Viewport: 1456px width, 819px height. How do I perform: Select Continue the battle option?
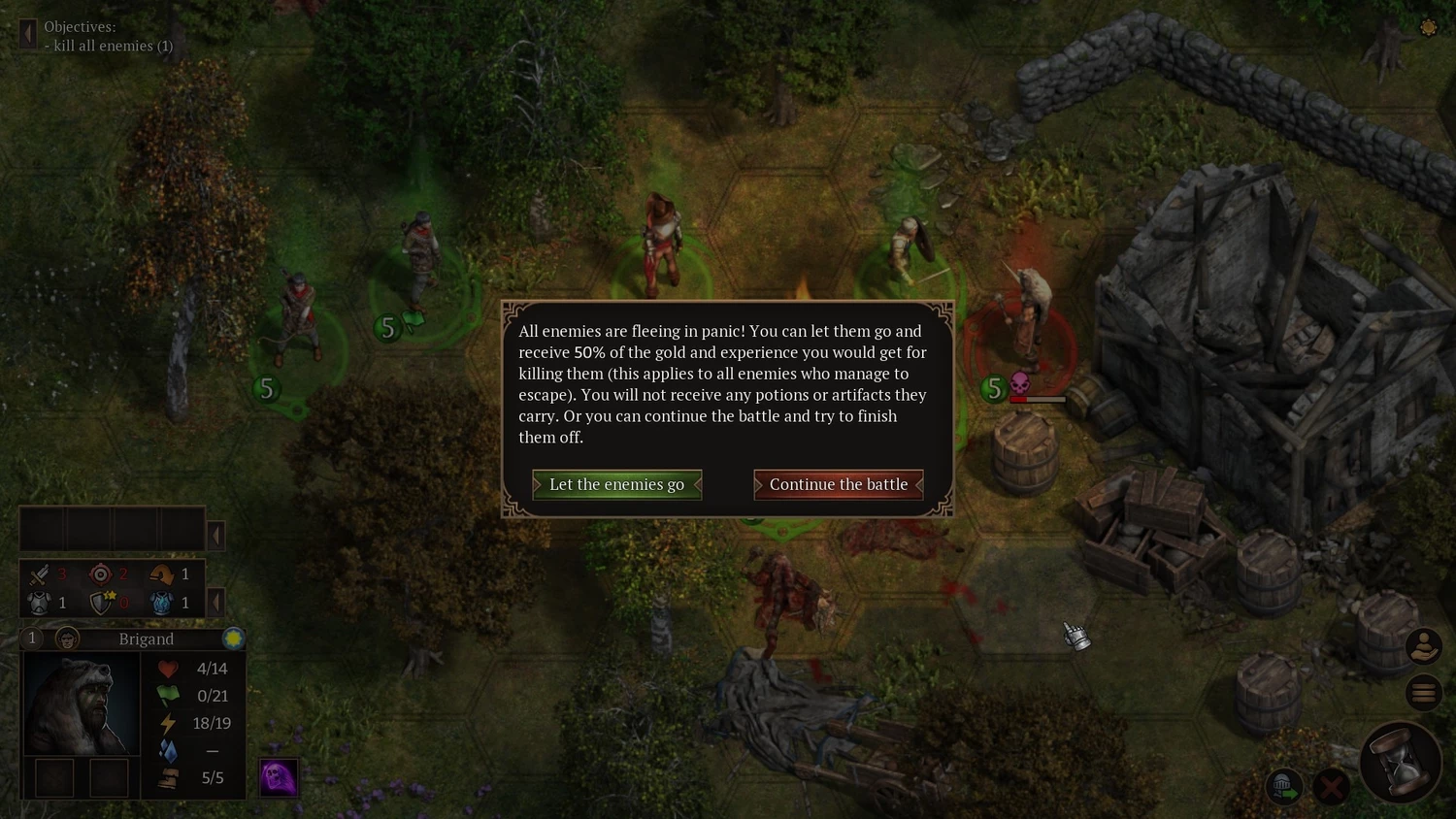(838, 484)
